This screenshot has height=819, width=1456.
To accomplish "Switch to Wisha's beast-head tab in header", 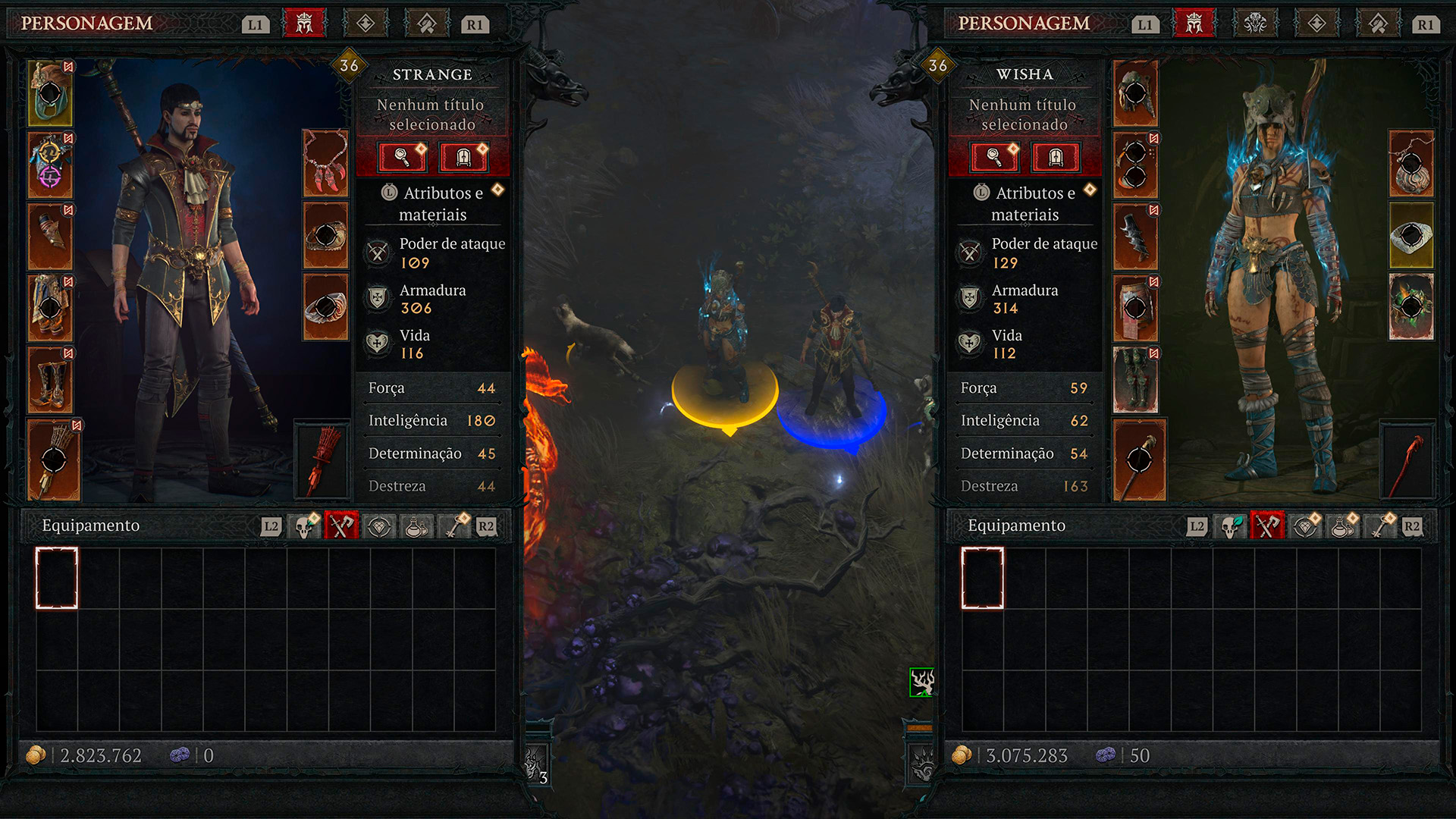I will [1255, 24].
